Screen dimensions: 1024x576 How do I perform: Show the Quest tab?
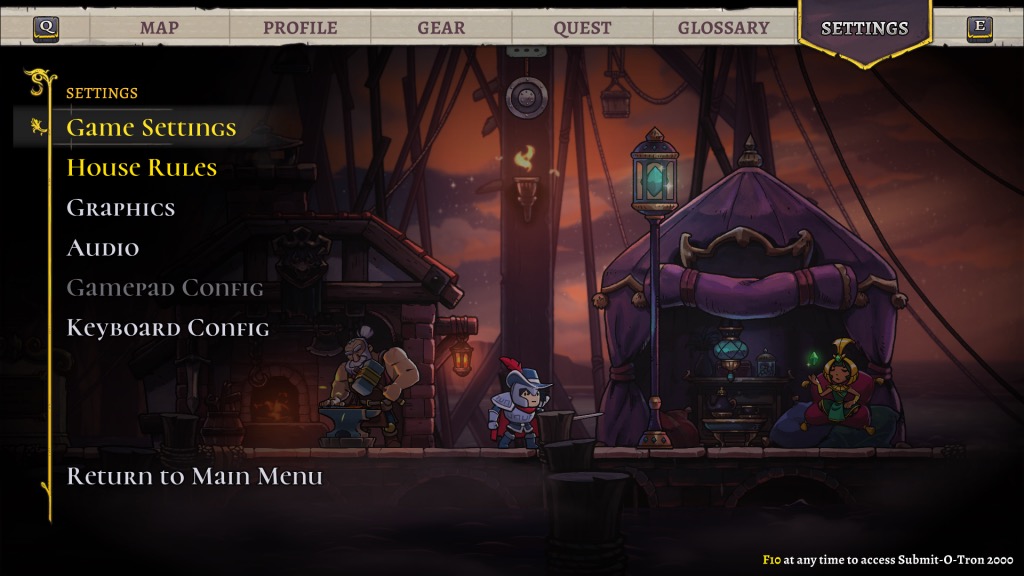582,28
